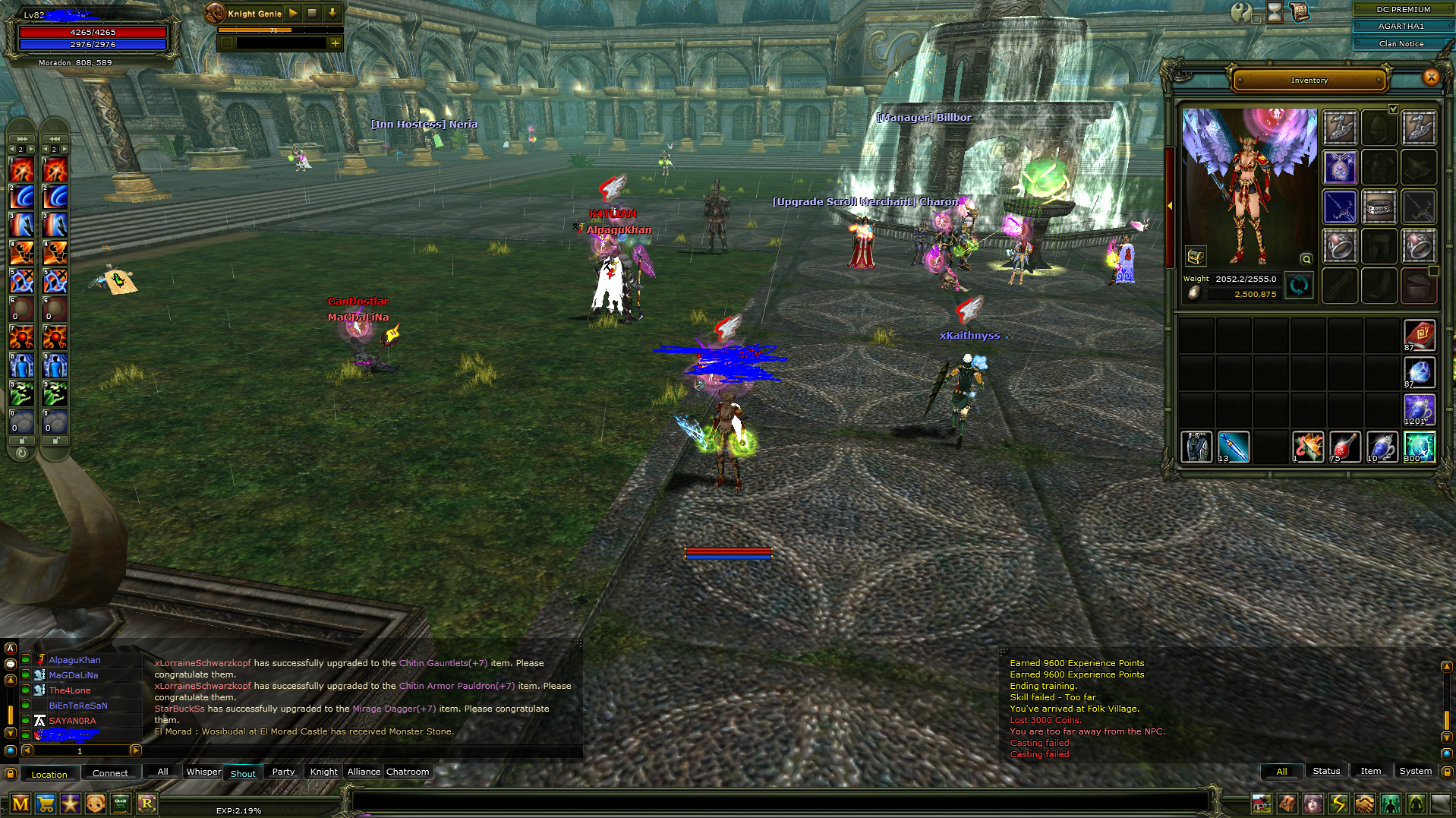Select the Alliance chat tab
Image resolution: width=1456 pixels, height=818 pixels.
coord(364,772)
